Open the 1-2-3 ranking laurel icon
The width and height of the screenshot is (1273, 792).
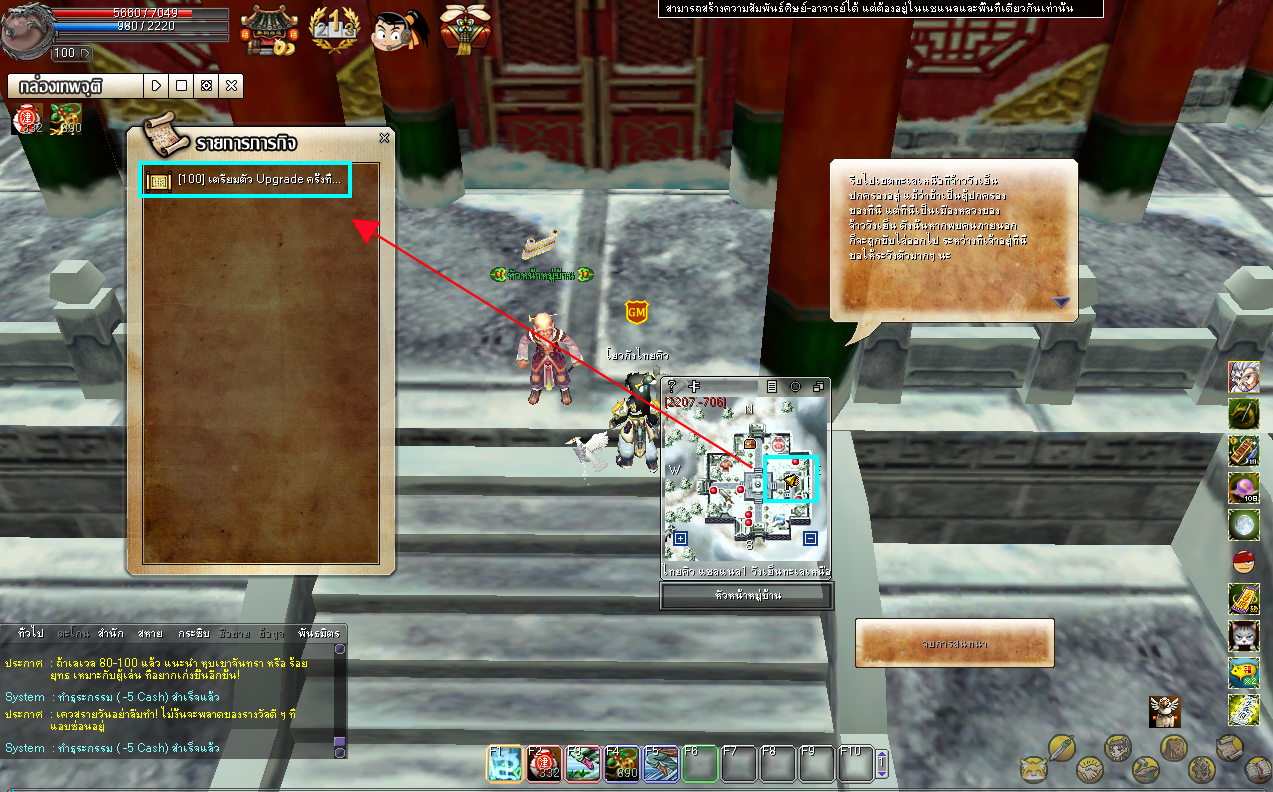click(x=332, y=30)
